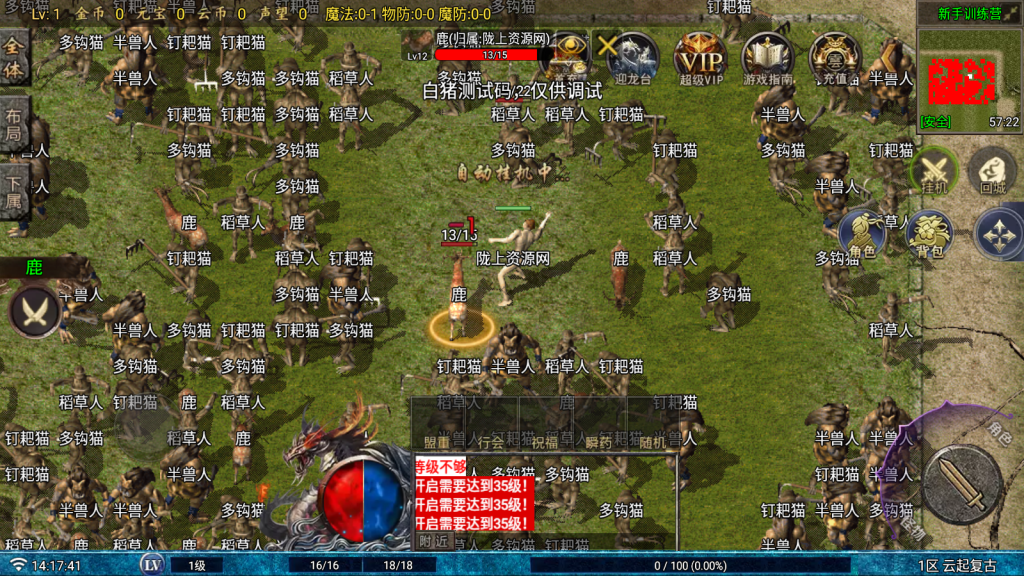This screenshot has width=1024, height=576.
Task: Click the LV badge on bottom bar
Action: [152, 565]
